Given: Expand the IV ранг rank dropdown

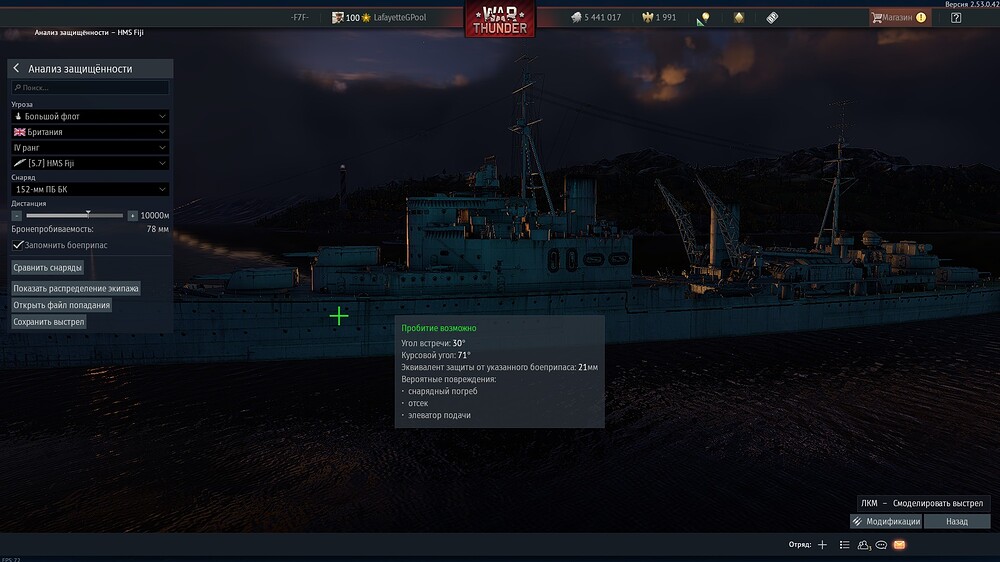Looking at the screenshot, I should tap(90, 148).
